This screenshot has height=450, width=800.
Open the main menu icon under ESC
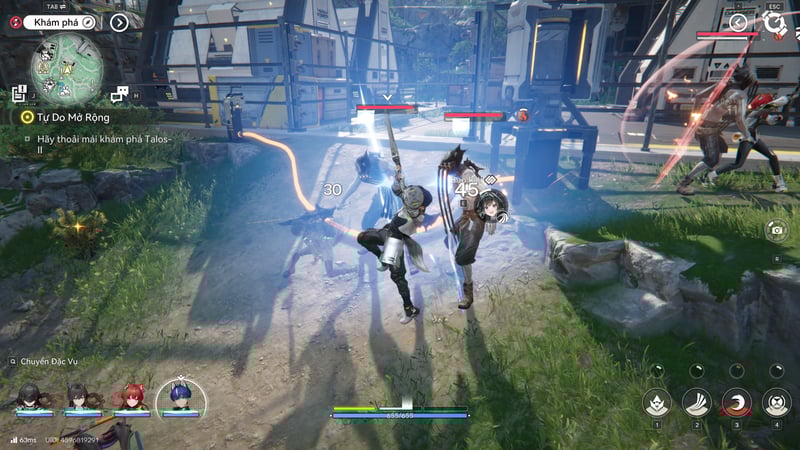[774, 21]
